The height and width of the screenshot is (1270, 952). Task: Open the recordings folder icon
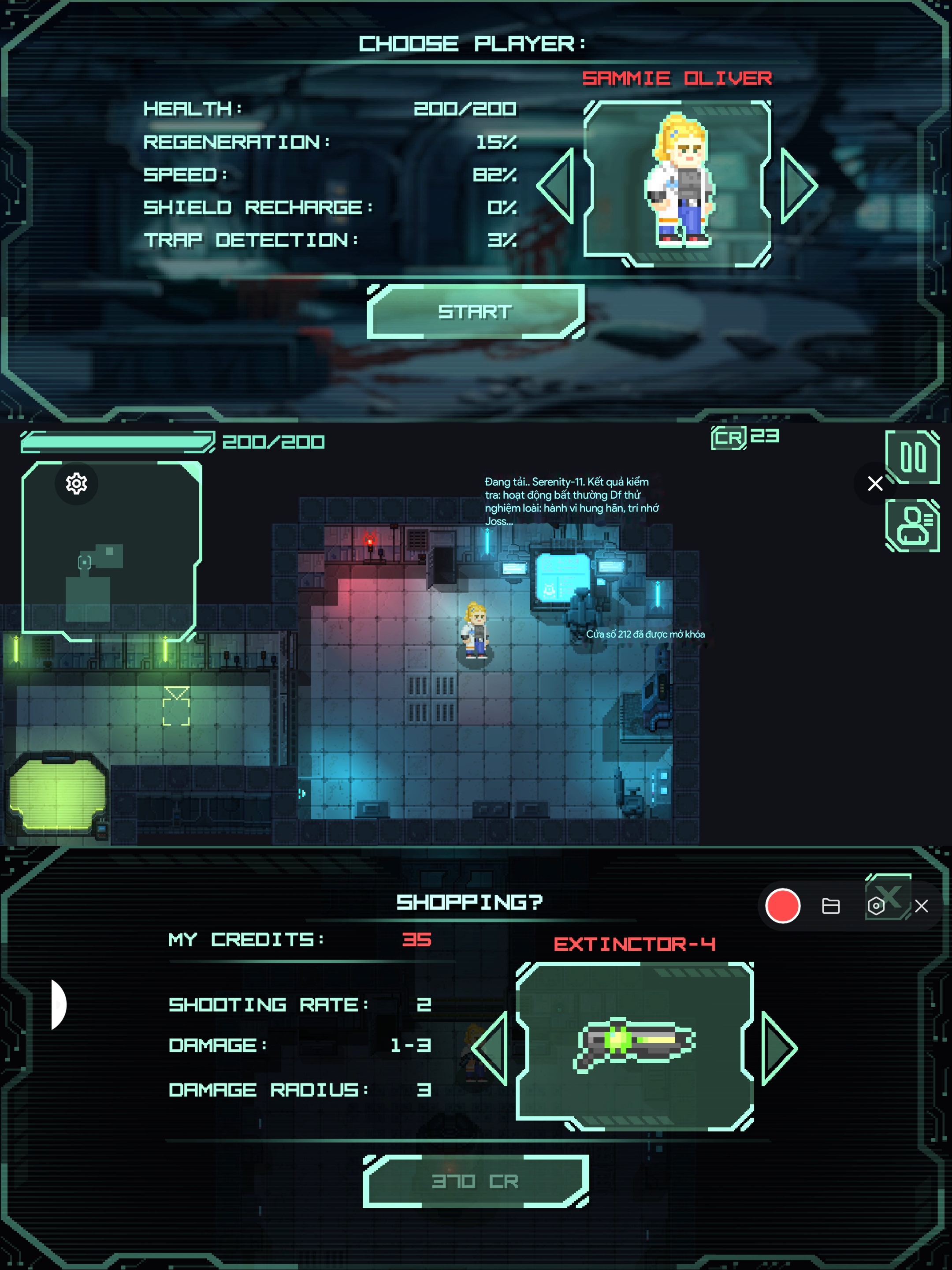(830, 906)
